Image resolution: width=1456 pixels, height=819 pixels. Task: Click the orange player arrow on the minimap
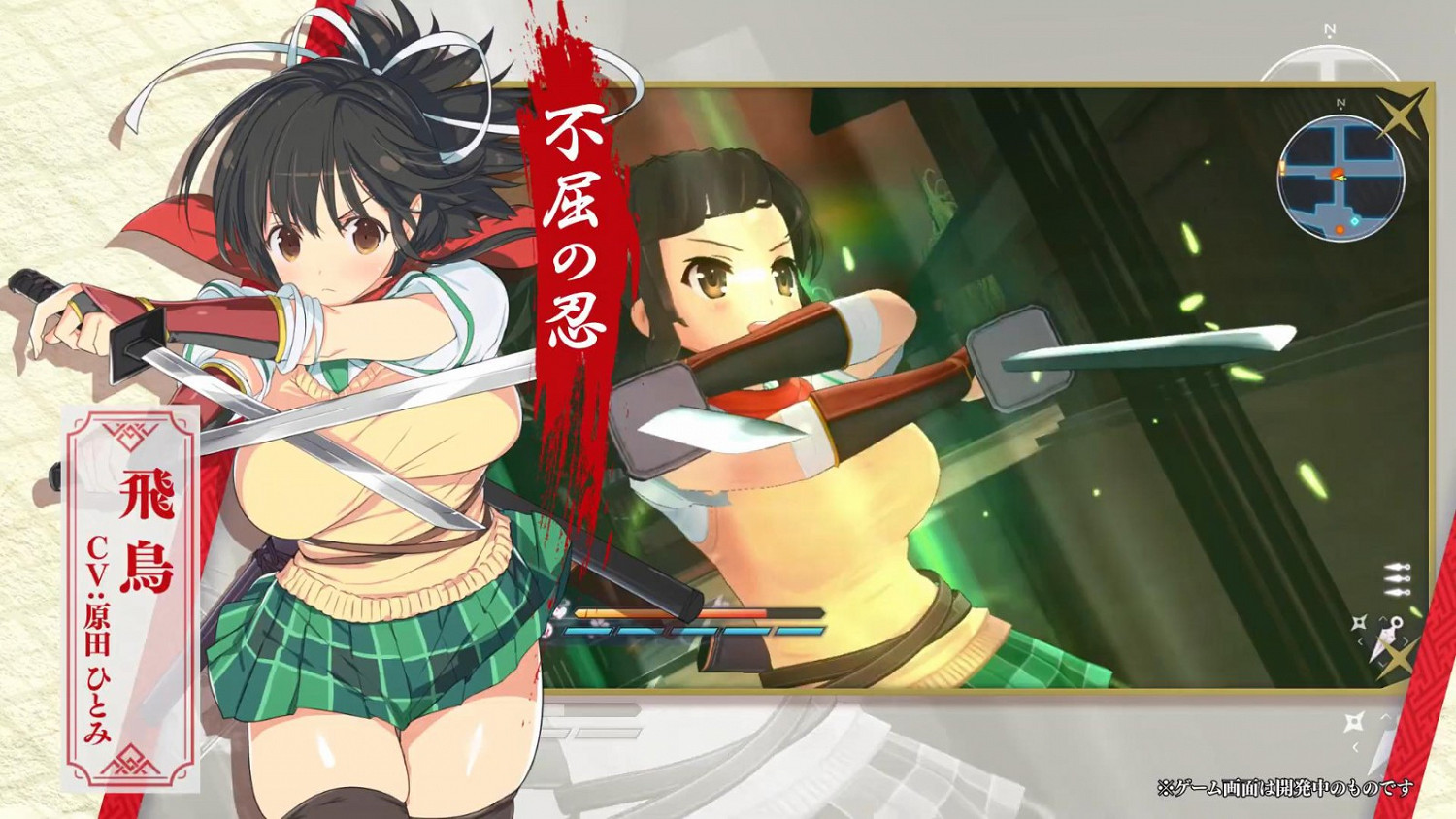(x=1340, y=177)
